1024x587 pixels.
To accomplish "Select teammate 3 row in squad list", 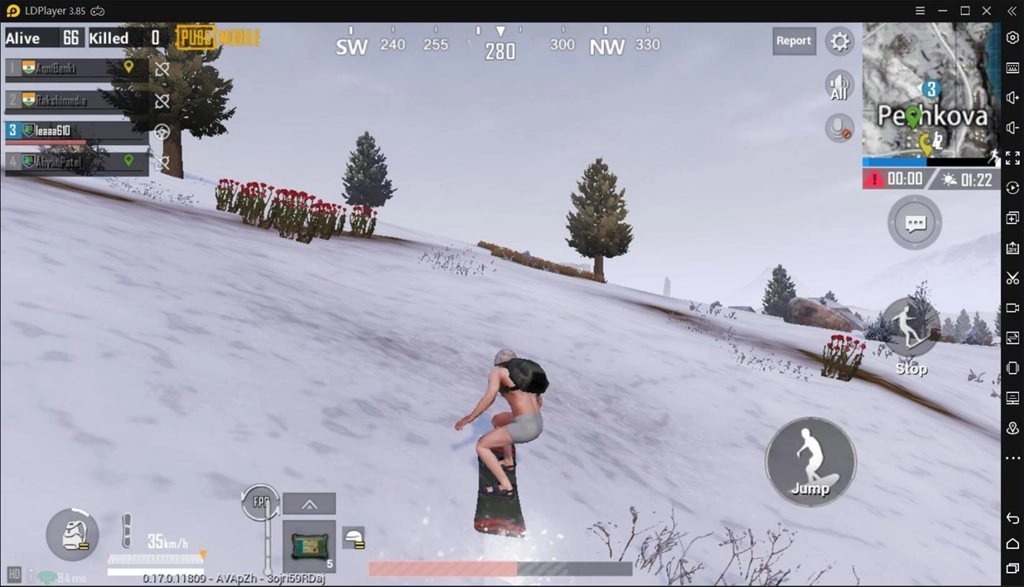I will 75,130.
